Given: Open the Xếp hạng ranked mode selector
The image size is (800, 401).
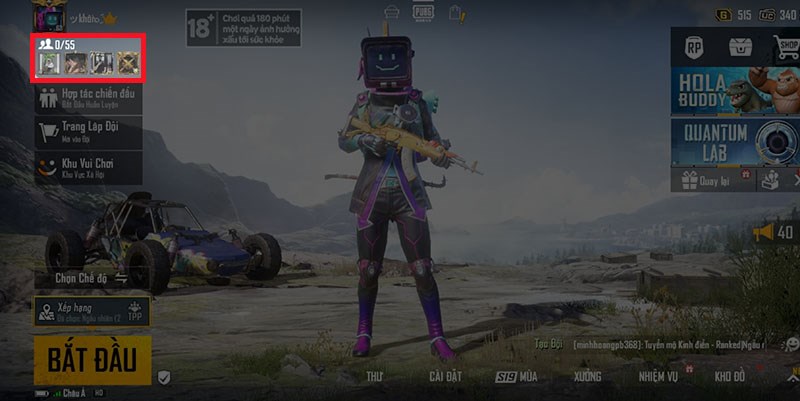Looking at the screenshot, I should tap(91, 311).
